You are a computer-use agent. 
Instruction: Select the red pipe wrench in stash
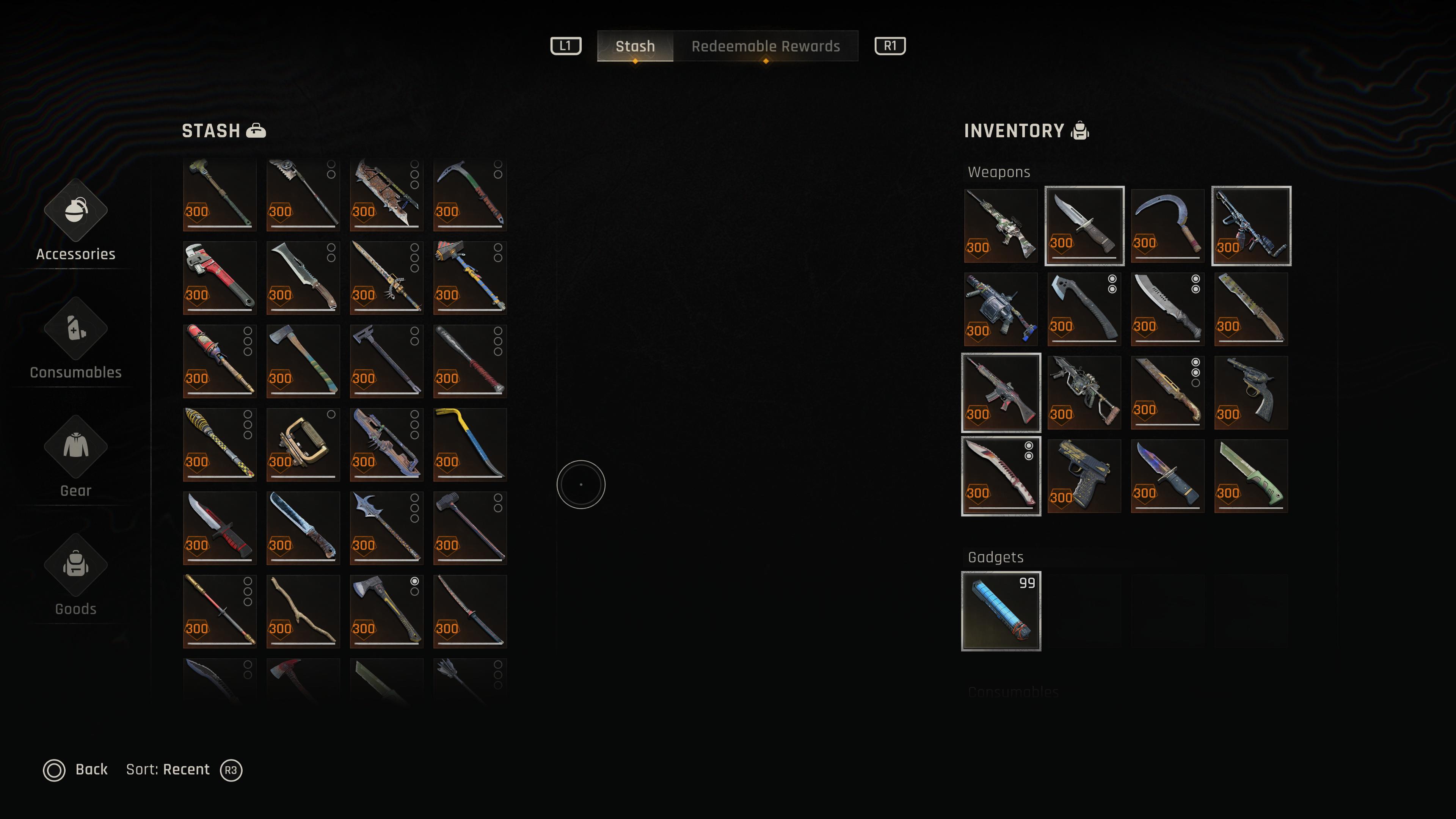click(x=220, y=278)
